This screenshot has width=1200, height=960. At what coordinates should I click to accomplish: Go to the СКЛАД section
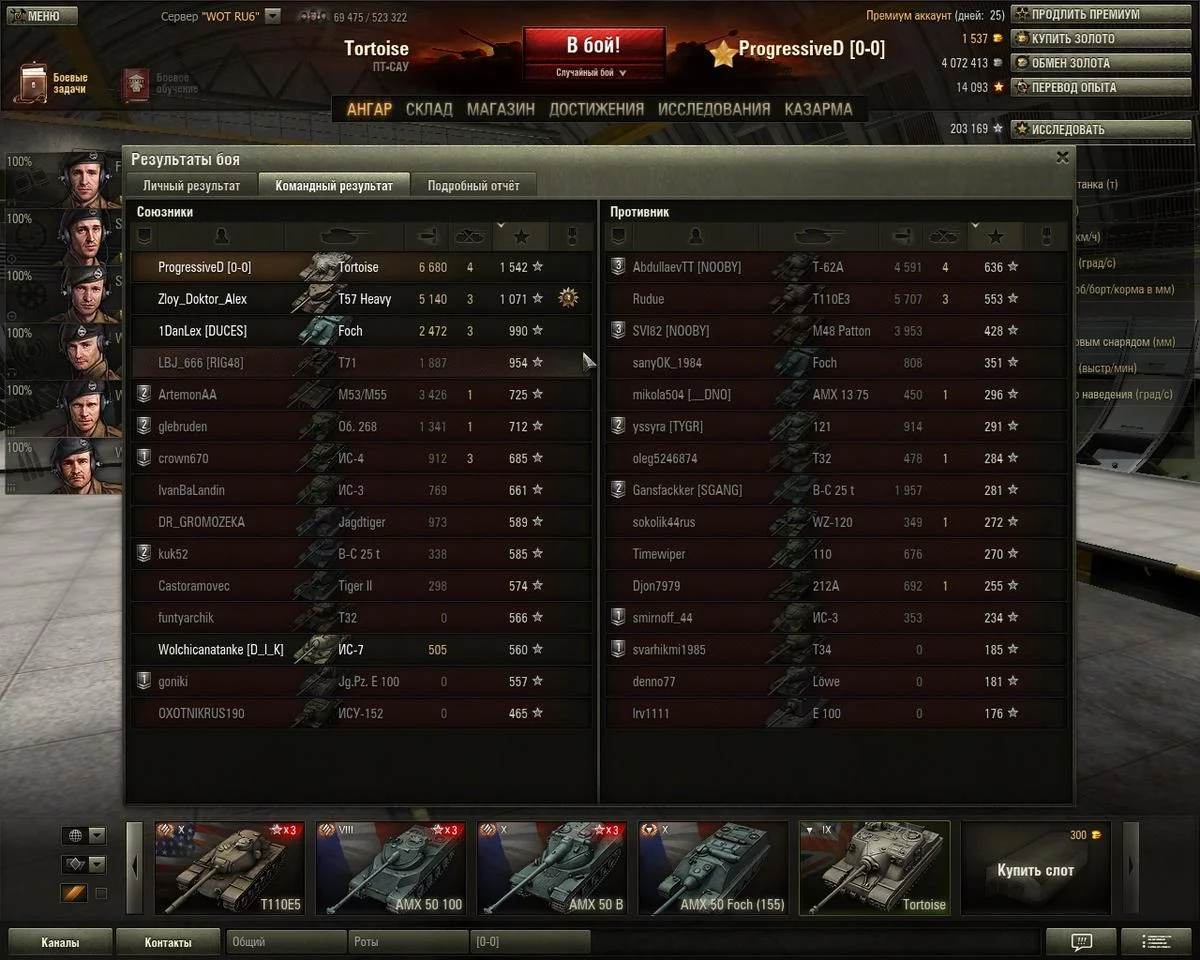tap(429, 109)
